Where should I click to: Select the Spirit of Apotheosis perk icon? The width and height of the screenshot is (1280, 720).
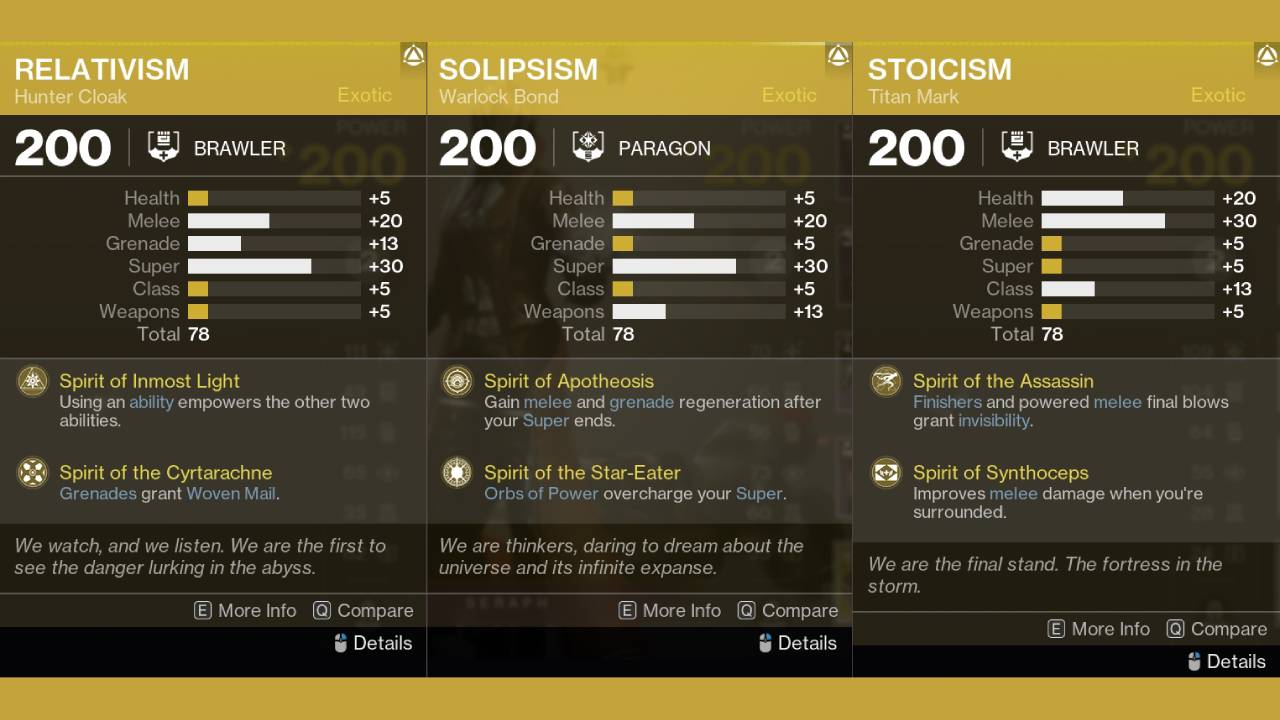(x=457, y=383)
